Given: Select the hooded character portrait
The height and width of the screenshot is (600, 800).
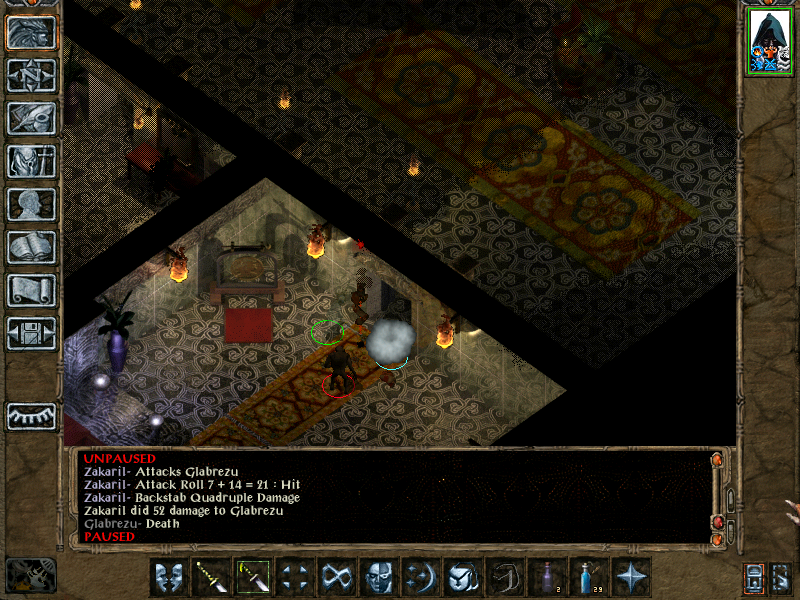Looking at the screenshot, I should point(769,42).
